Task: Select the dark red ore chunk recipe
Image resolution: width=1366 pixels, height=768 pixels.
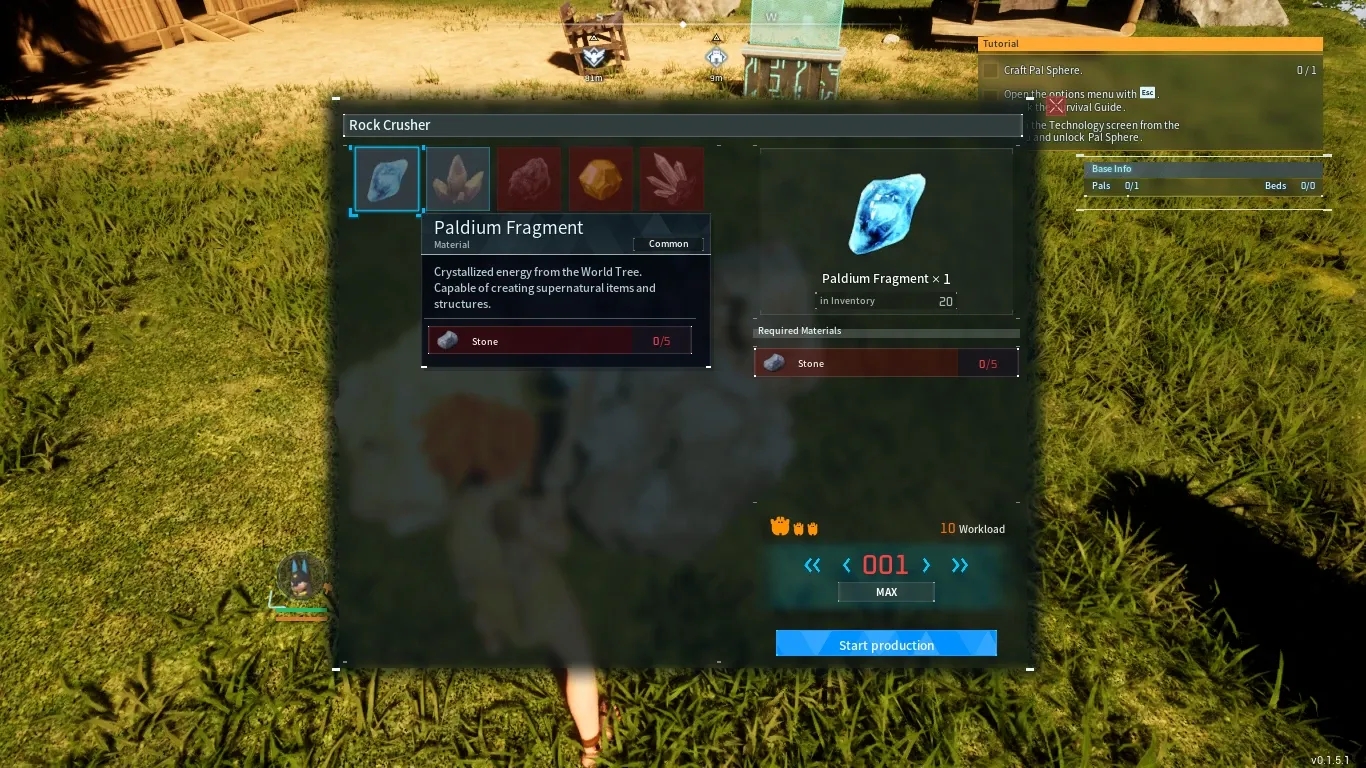Action: pyautogui.click(x=529, y=180)
